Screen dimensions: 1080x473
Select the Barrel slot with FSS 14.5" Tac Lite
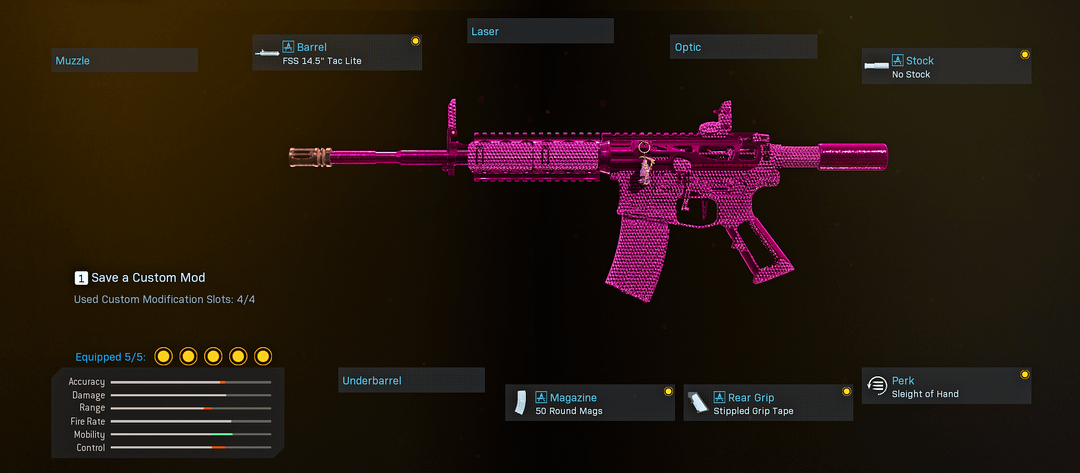[337, 53]
